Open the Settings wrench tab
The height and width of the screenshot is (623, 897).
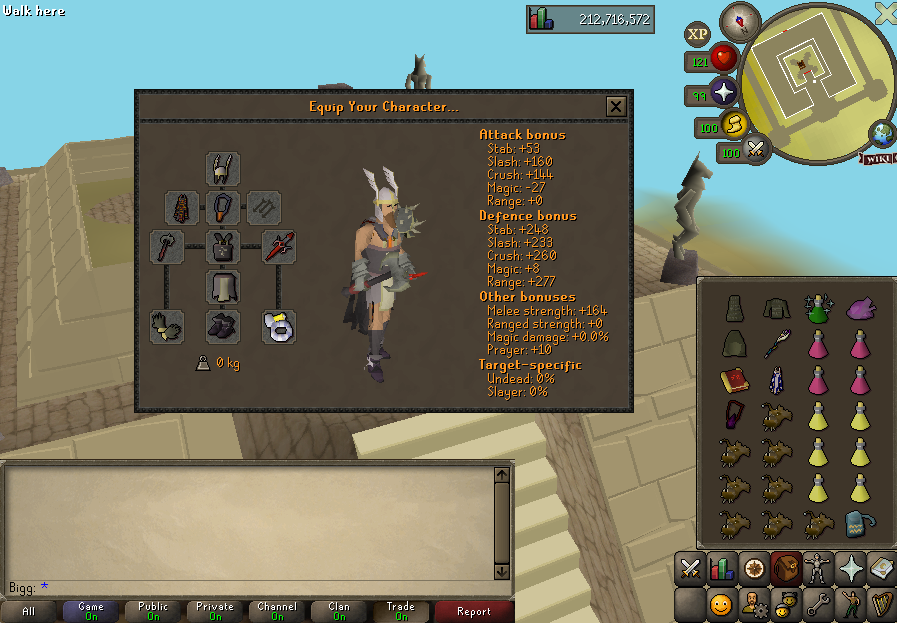click(x=818, y=604)
